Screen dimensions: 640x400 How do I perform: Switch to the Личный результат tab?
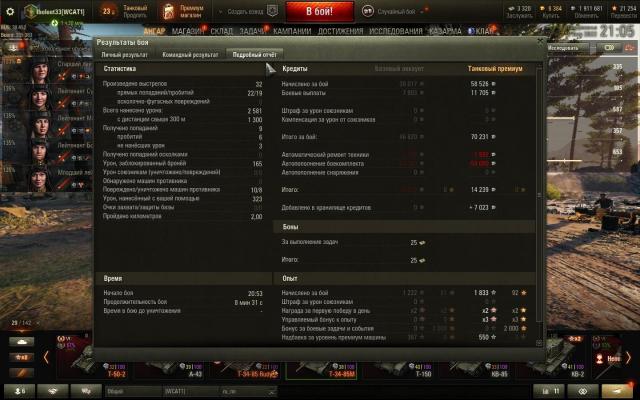pyautogui.click(x=121, y=54)
